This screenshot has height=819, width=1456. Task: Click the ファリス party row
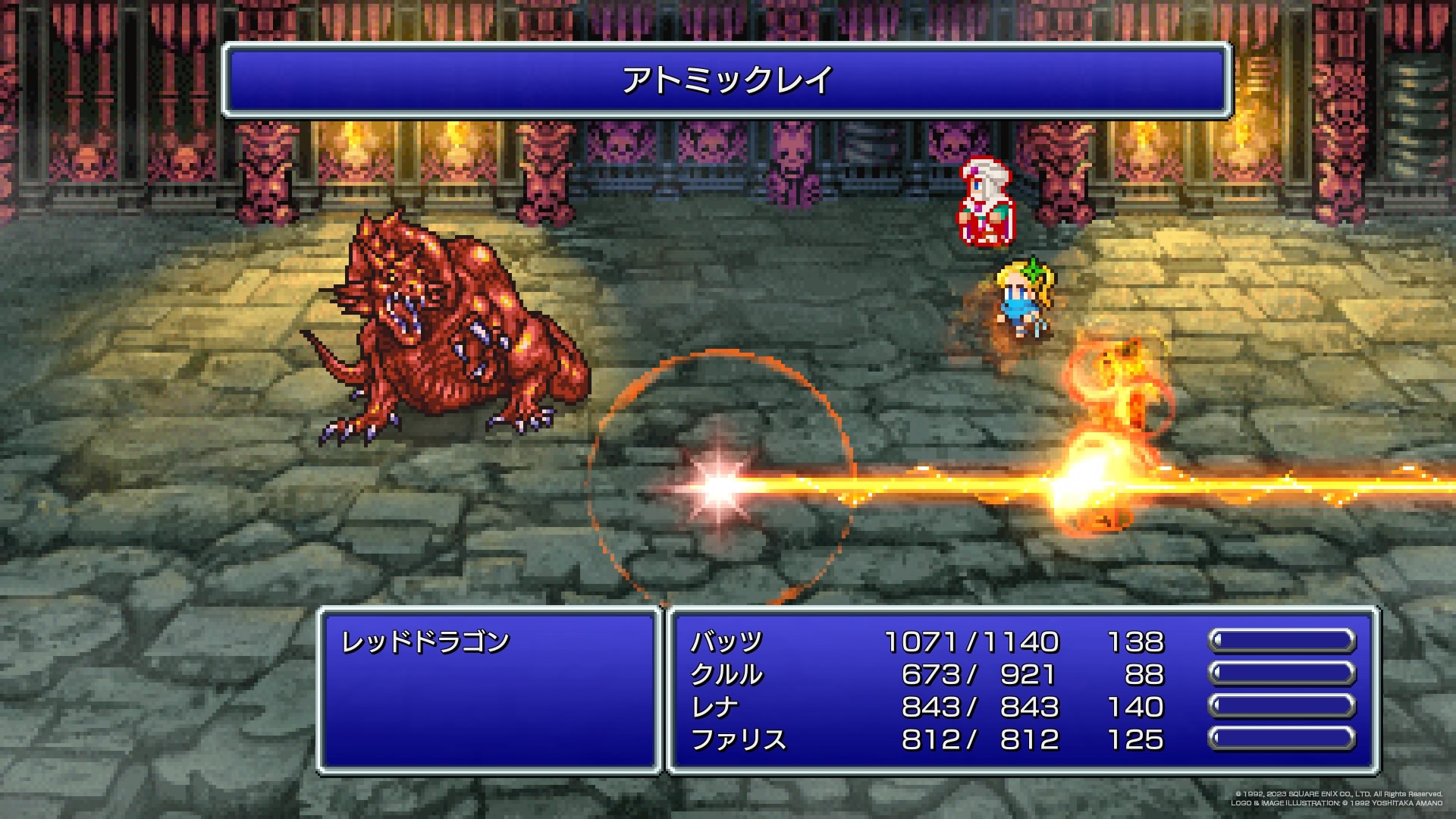(x=738, y=740)
